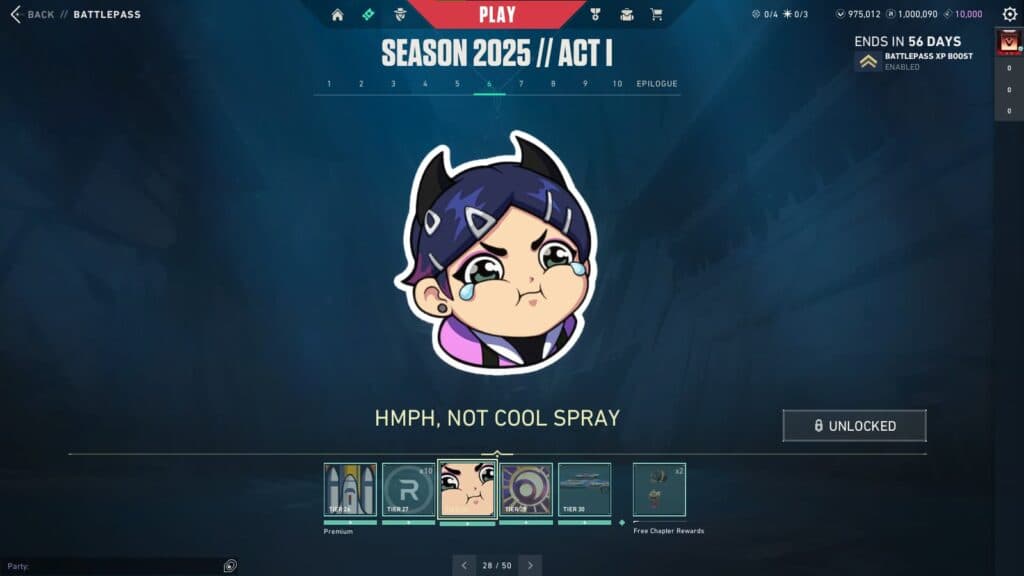Open the Epilogue chapter tab

(x=657, y=84)
